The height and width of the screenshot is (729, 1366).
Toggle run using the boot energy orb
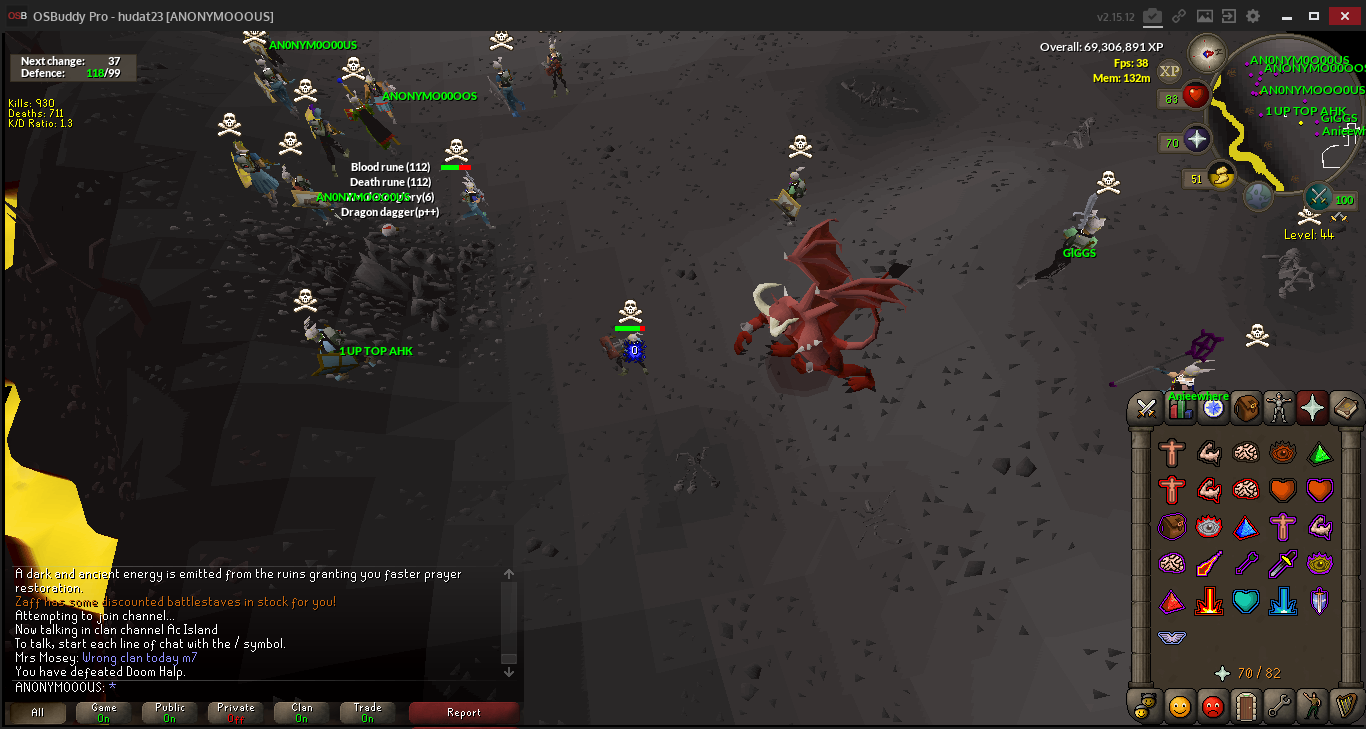[x=1221, y=177]
